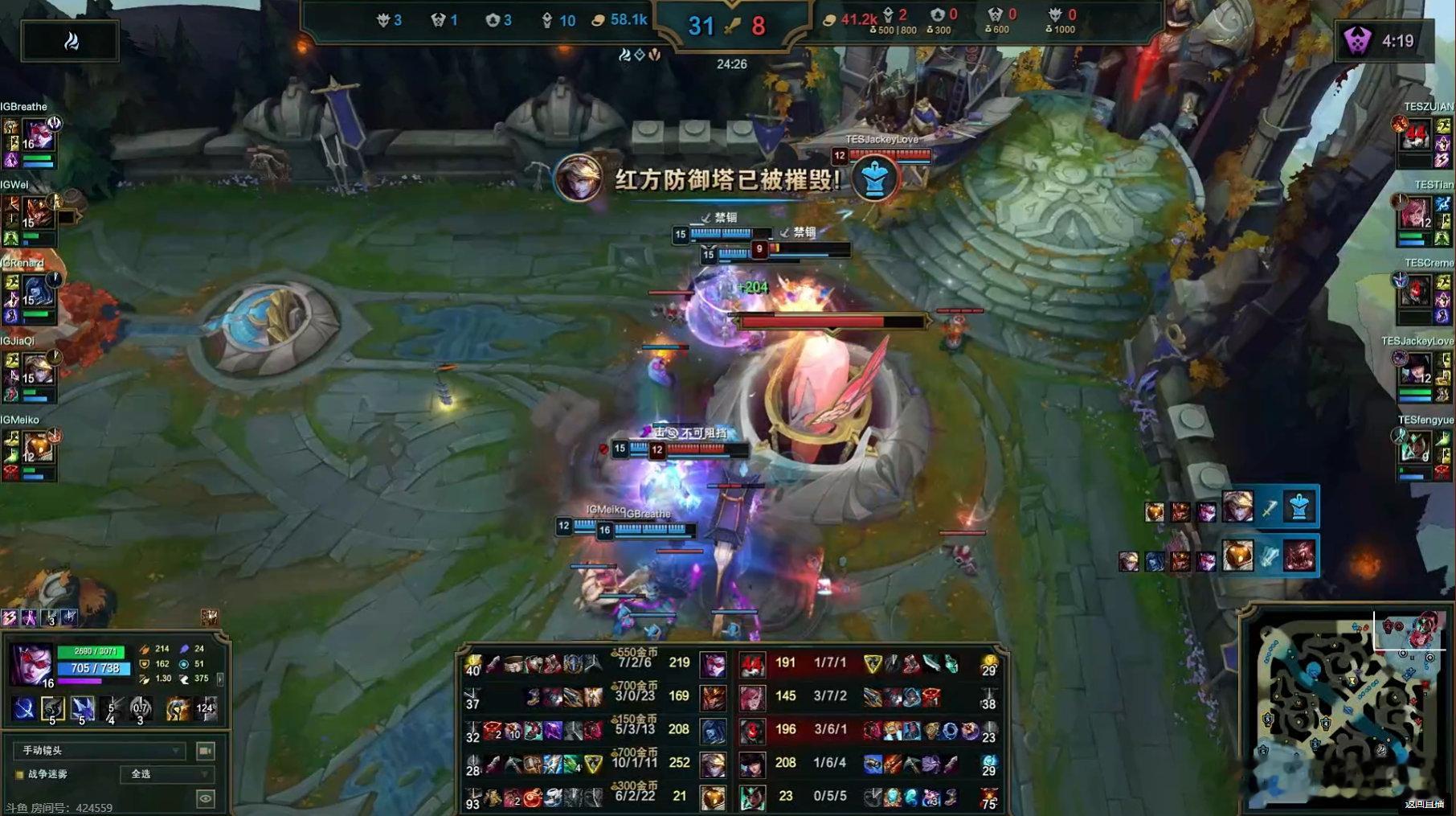Toggle the 战争迷雾 fog of war checkbox
1456x816 pixels.
click(x=18, y=774)
